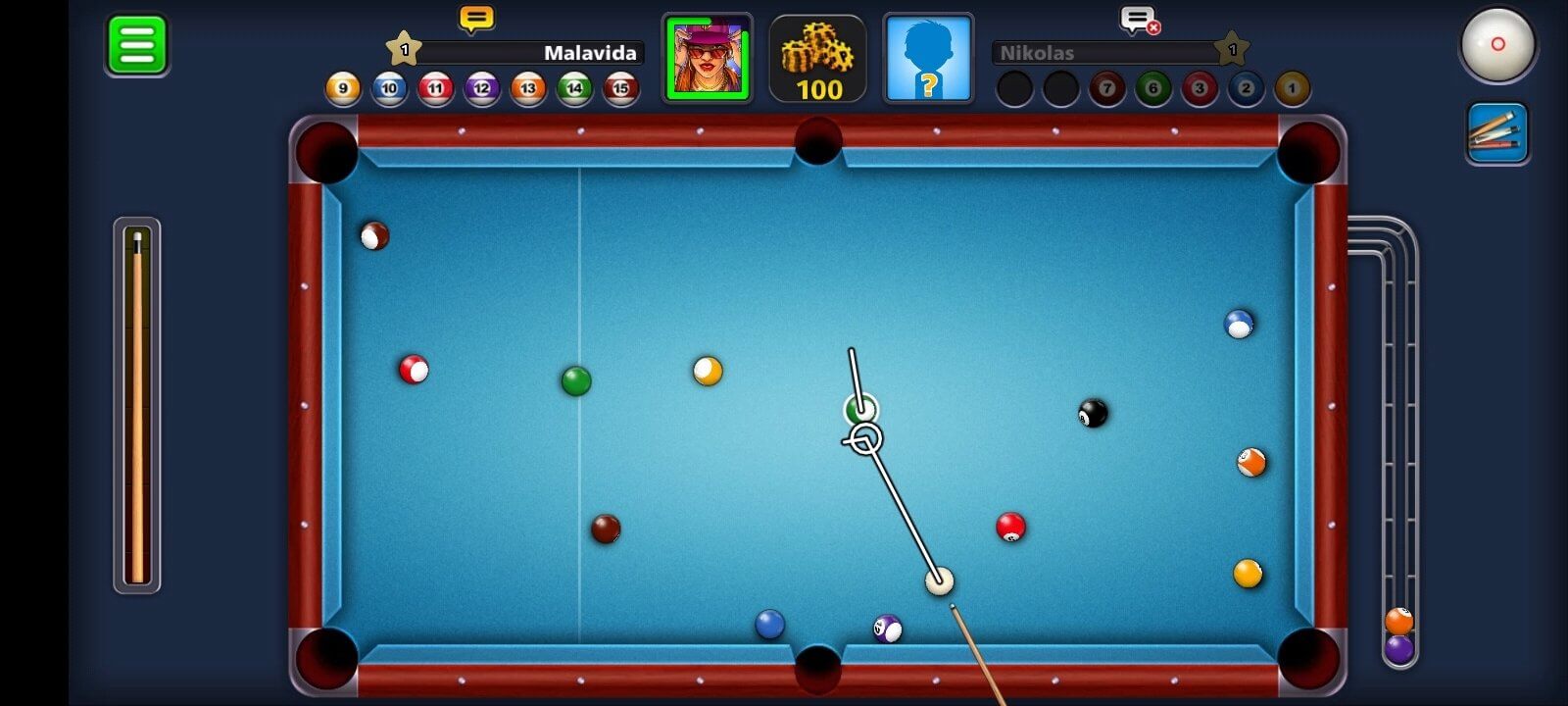
Task: Click the 100 coins counter
Action: point(816,90)
